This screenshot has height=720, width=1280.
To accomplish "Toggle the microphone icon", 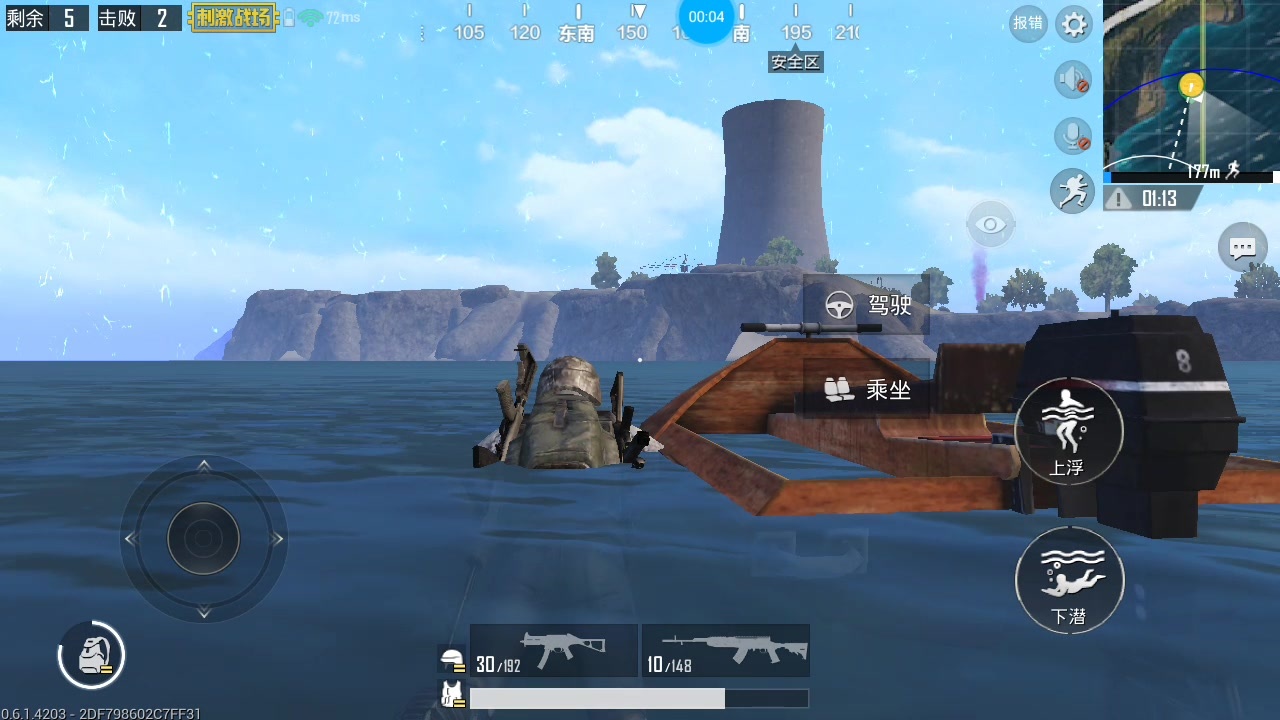I will coord(1073,136).
